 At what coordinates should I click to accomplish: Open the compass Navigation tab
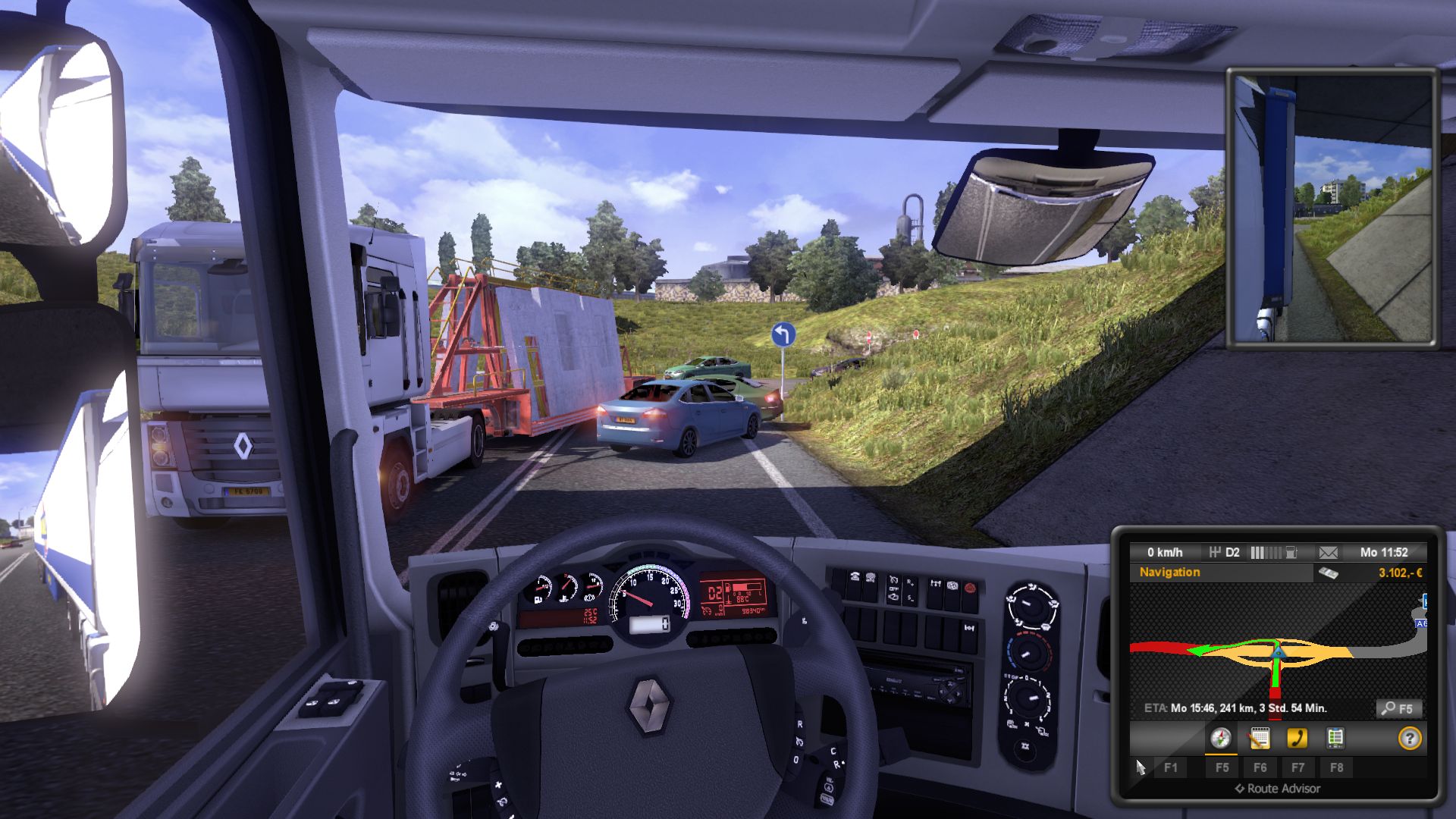point(1220,738)
